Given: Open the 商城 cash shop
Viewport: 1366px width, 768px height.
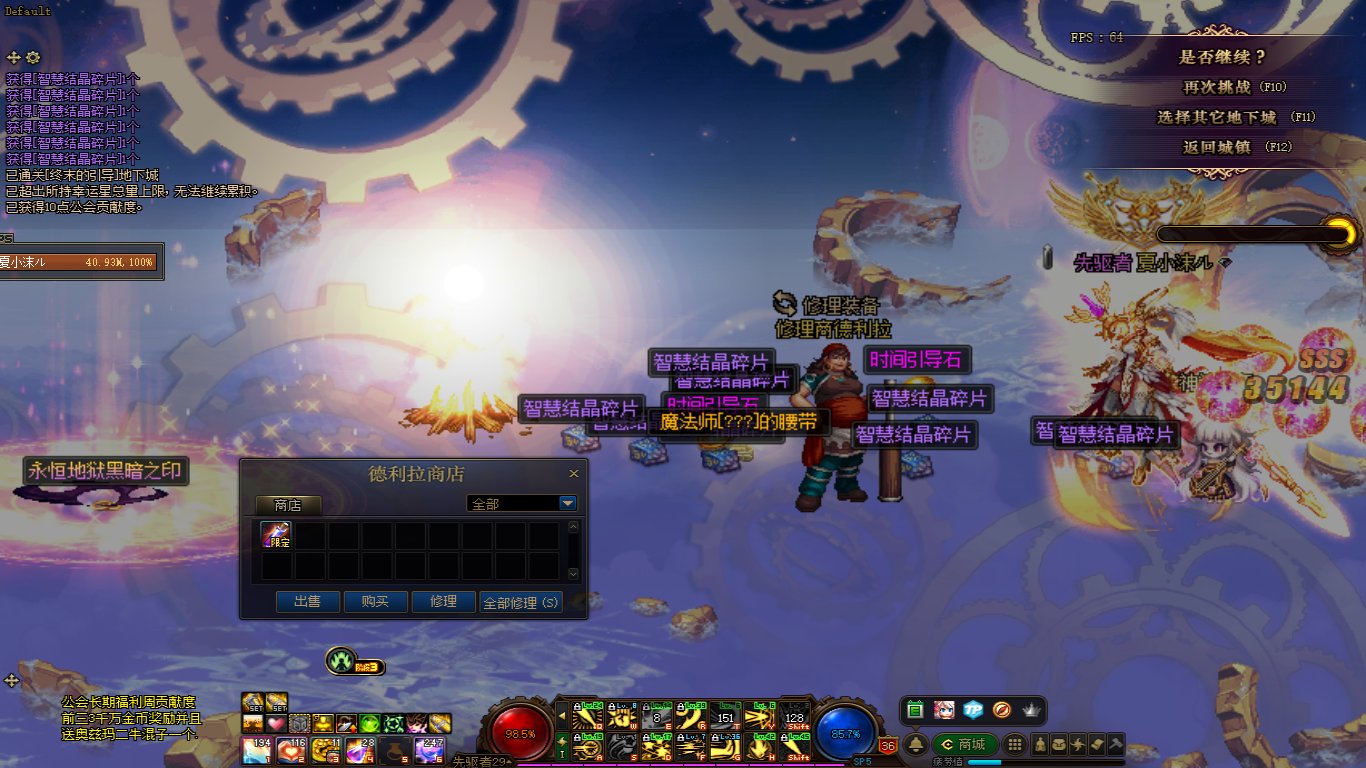Looking at the screenshot, I should tap(963, 744).
